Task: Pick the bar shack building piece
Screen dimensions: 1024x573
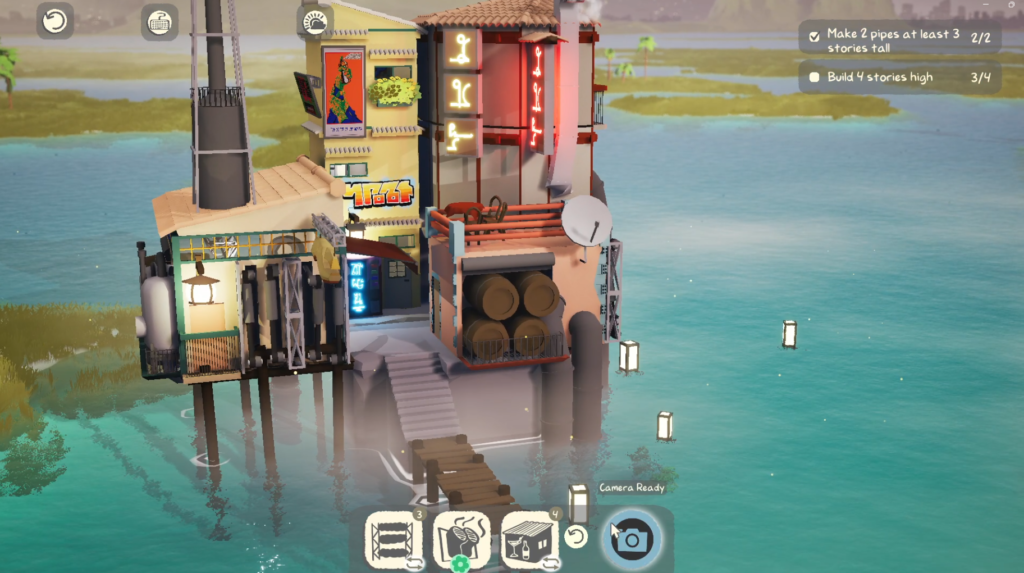Action: pyautogui.click(x=530, y=540)
